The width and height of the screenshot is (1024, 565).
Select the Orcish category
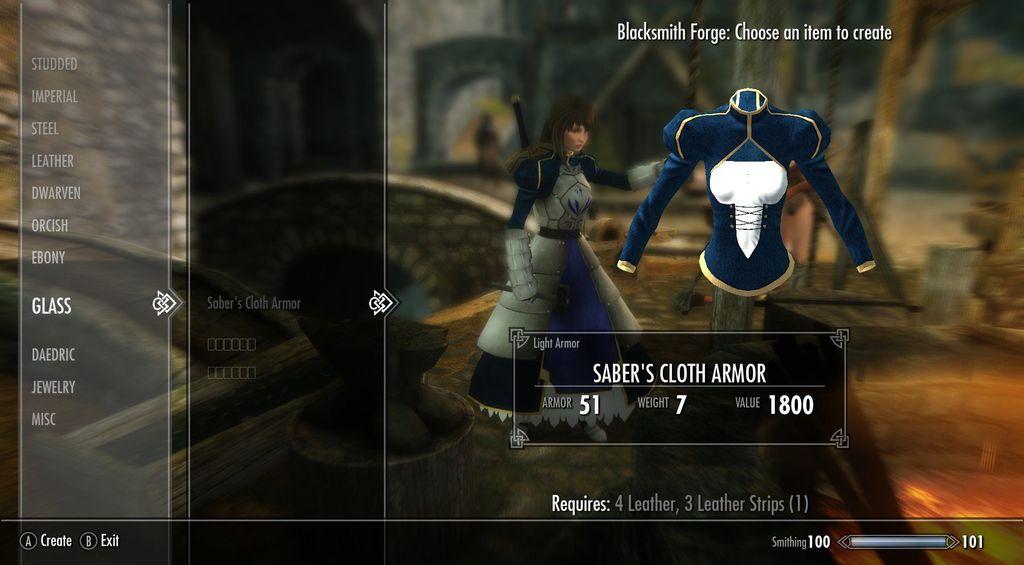[x=50, y=226]
